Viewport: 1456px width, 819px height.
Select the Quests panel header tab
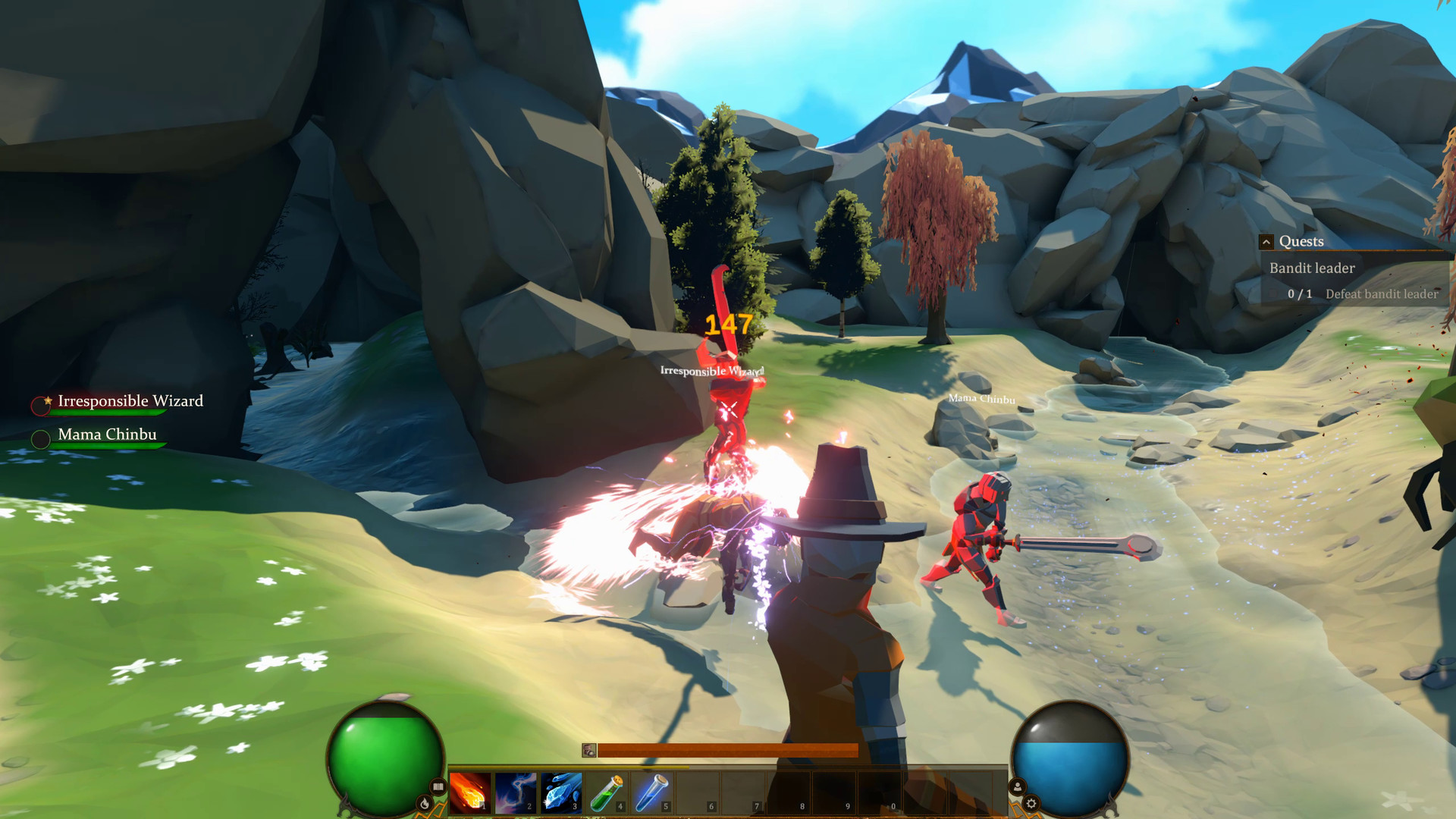pos(1302,241)
